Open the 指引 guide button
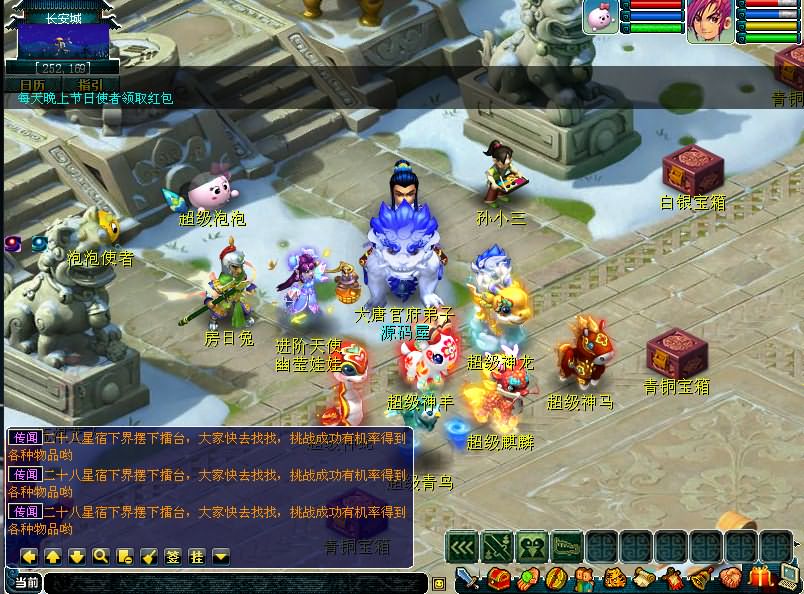Image resolution: width=804 pixels, height=594 pixels. click(x=91, y=85)
